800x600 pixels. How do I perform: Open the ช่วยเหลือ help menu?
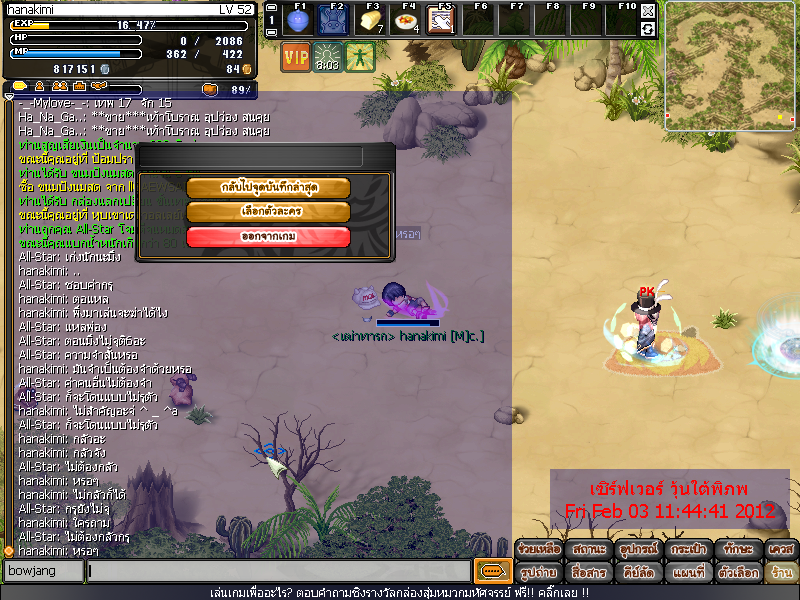[539, 550]
